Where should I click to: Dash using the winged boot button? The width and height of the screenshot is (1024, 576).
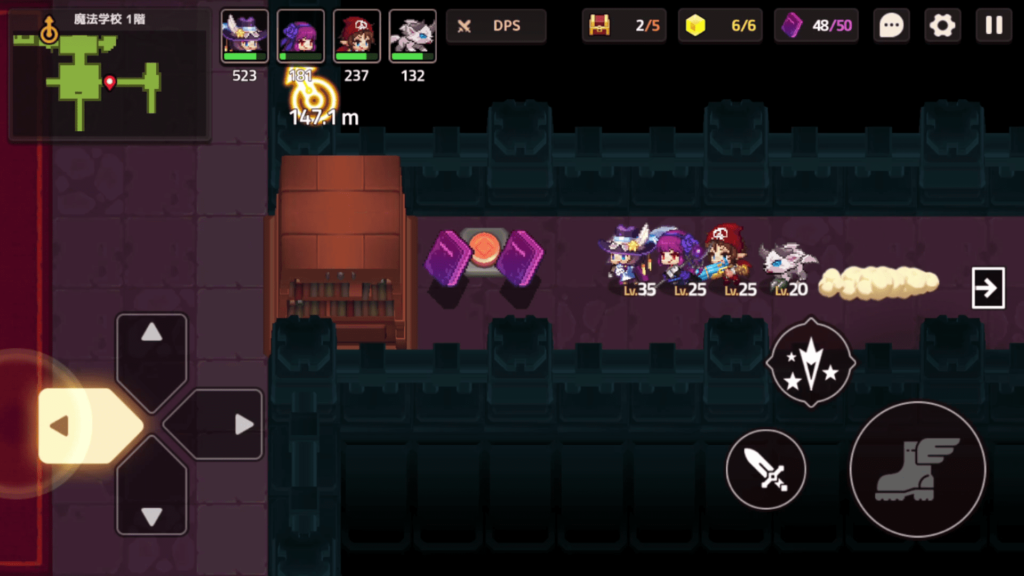point(917,469)
